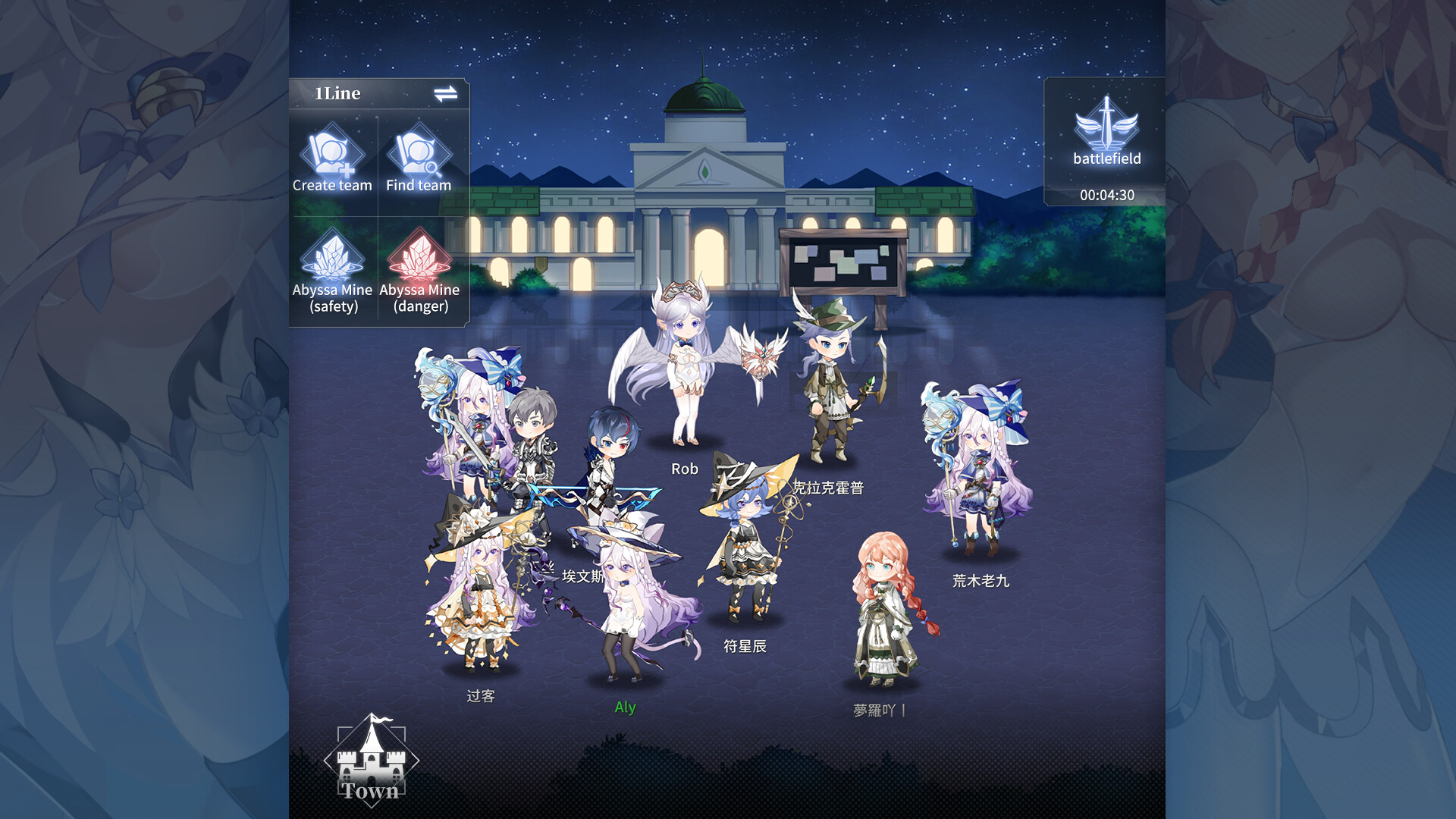Click the Town castle icon
The width and height of the screenshot is (1456, 819).
point(371,767)
